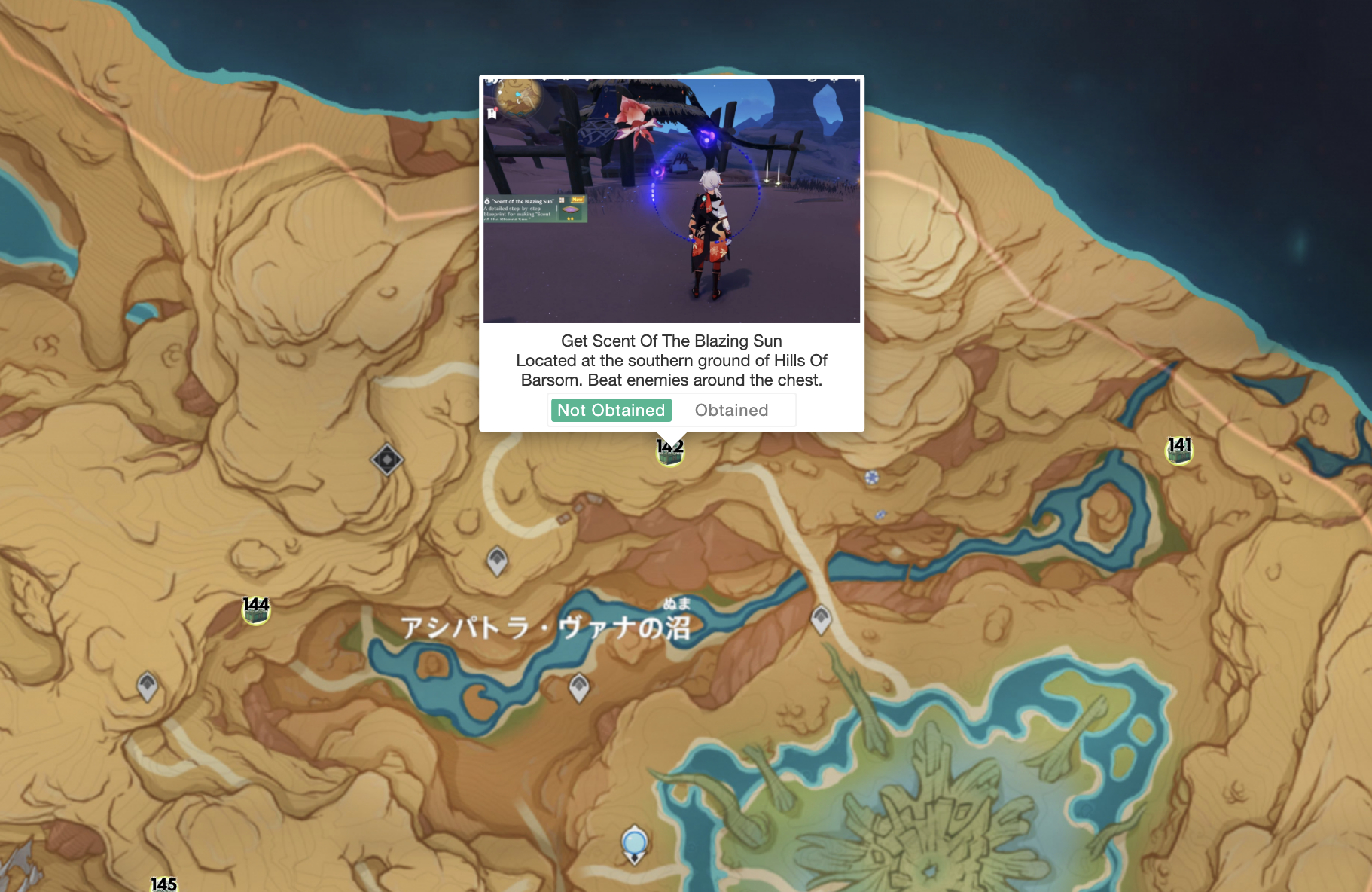The height and width of the screenshot is (892, 1372).
Task: Click the glowing blue waypoint marker
Action: pos(634,843)
